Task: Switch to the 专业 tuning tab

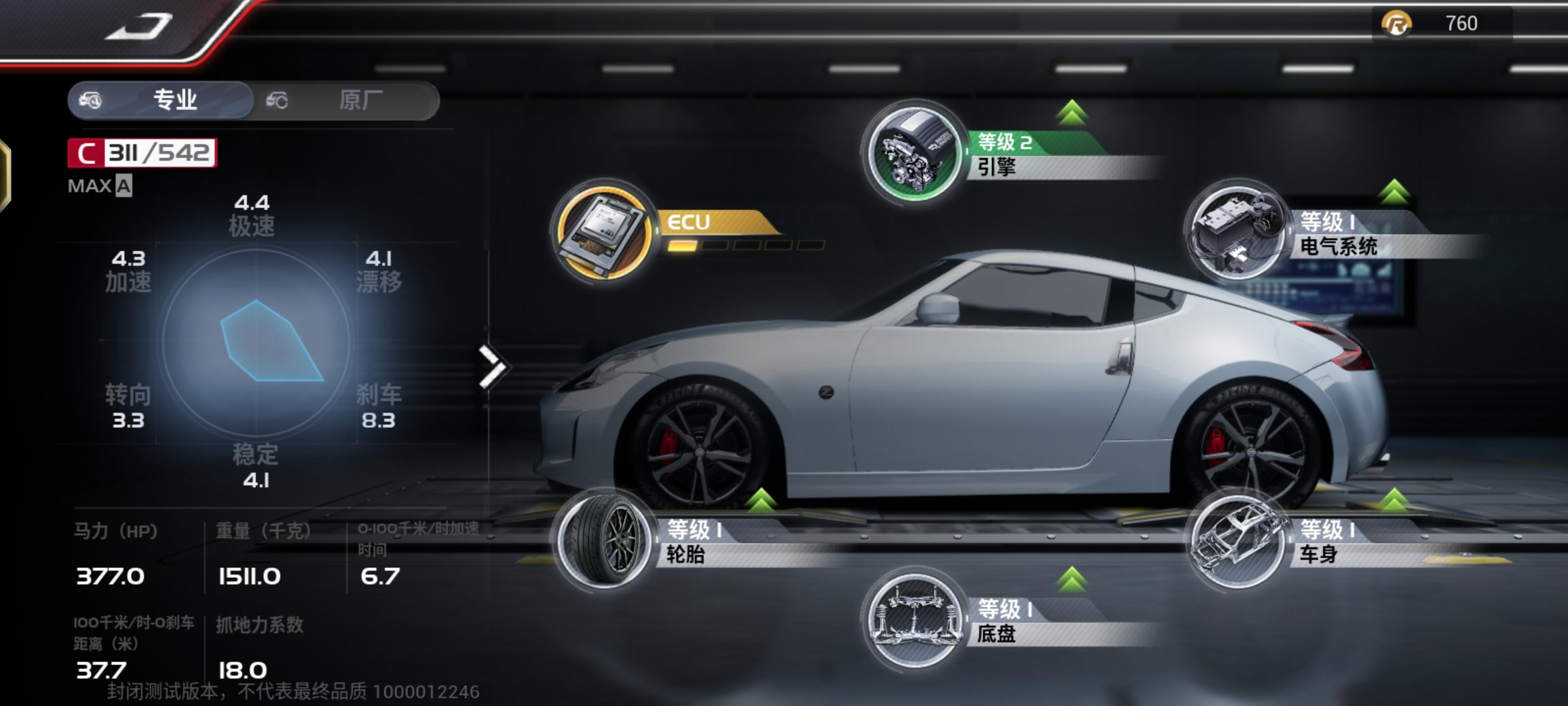Action: tap(161, 100)
